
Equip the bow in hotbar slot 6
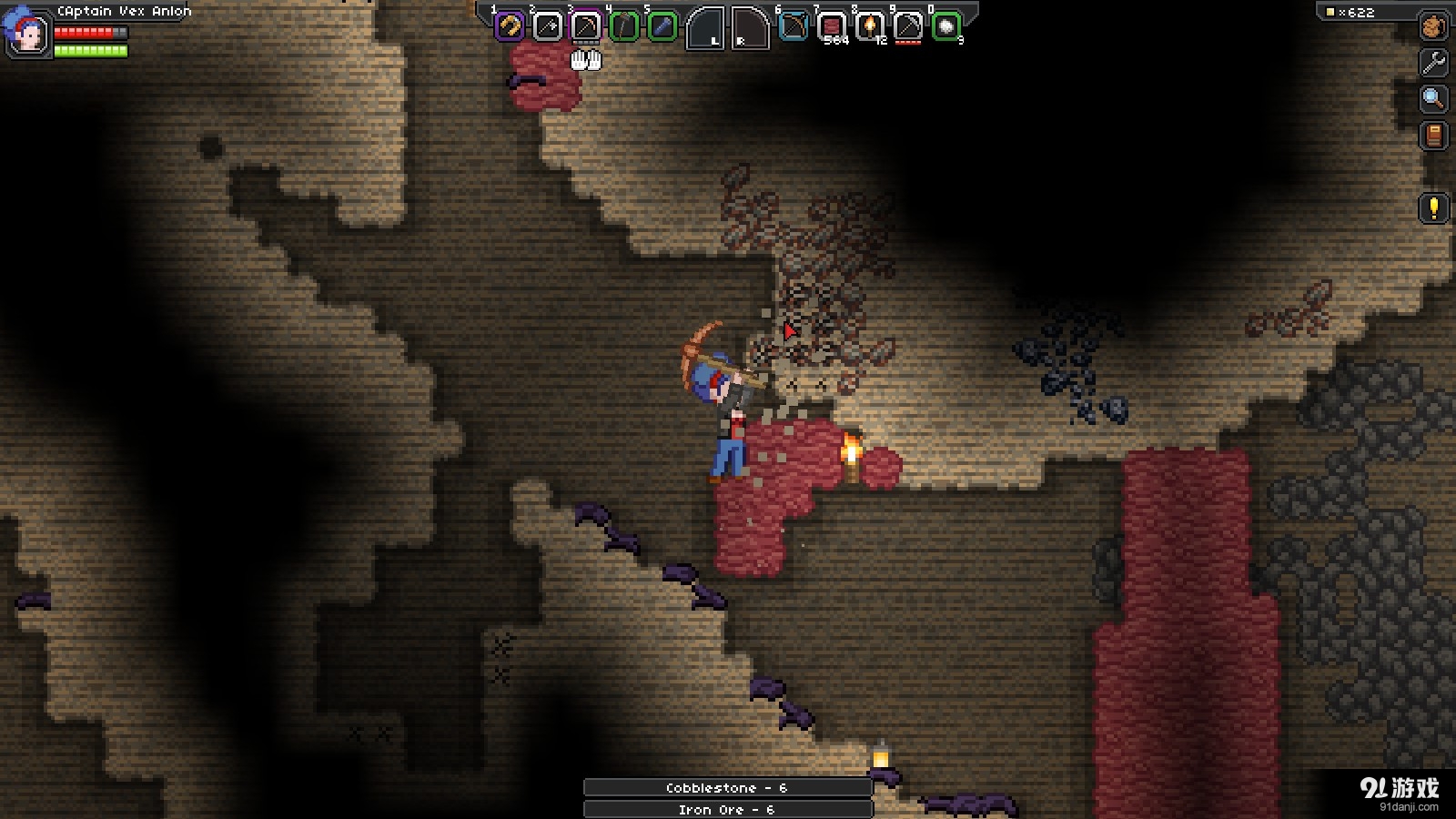coord(794,27)
